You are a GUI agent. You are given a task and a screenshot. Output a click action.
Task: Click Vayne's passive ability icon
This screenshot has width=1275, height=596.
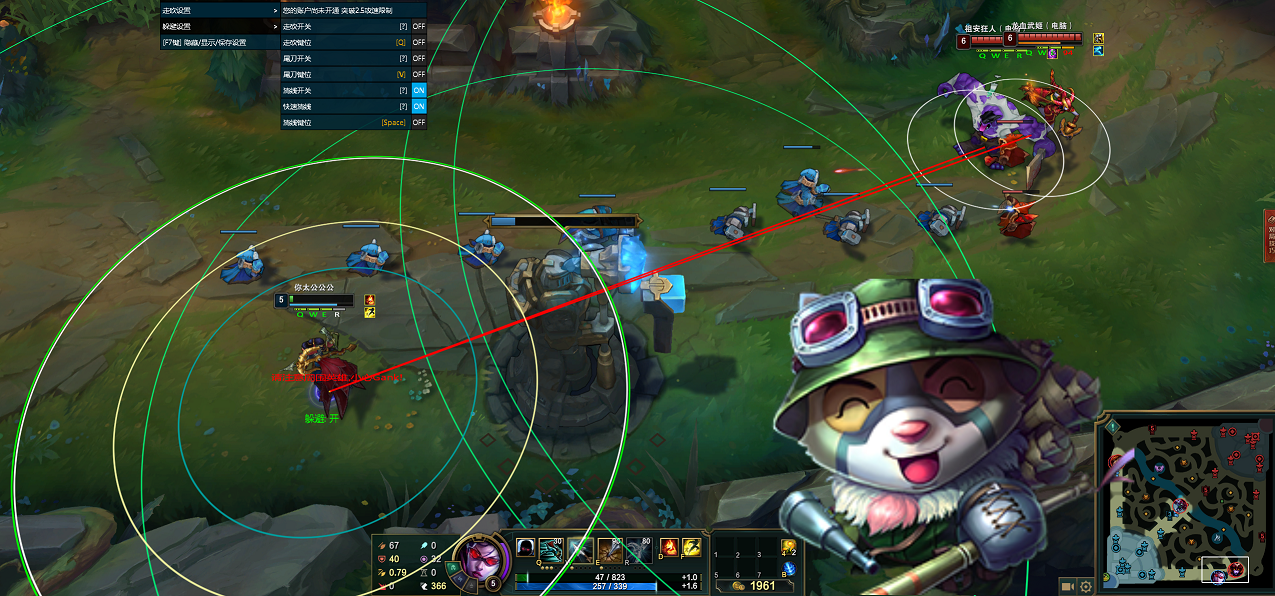point(525,549)
